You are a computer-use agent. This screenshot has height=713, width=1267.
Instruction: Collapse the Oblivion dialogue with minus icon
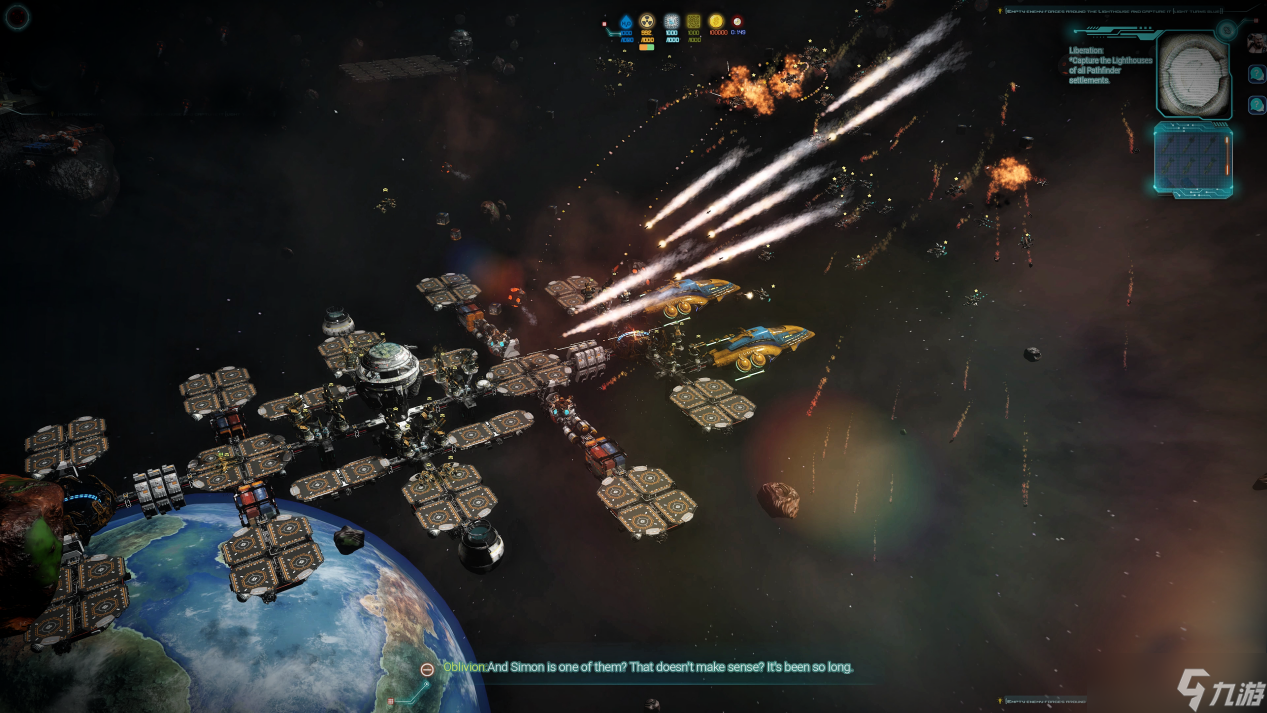pyautogui.click(x=427, y=668)
